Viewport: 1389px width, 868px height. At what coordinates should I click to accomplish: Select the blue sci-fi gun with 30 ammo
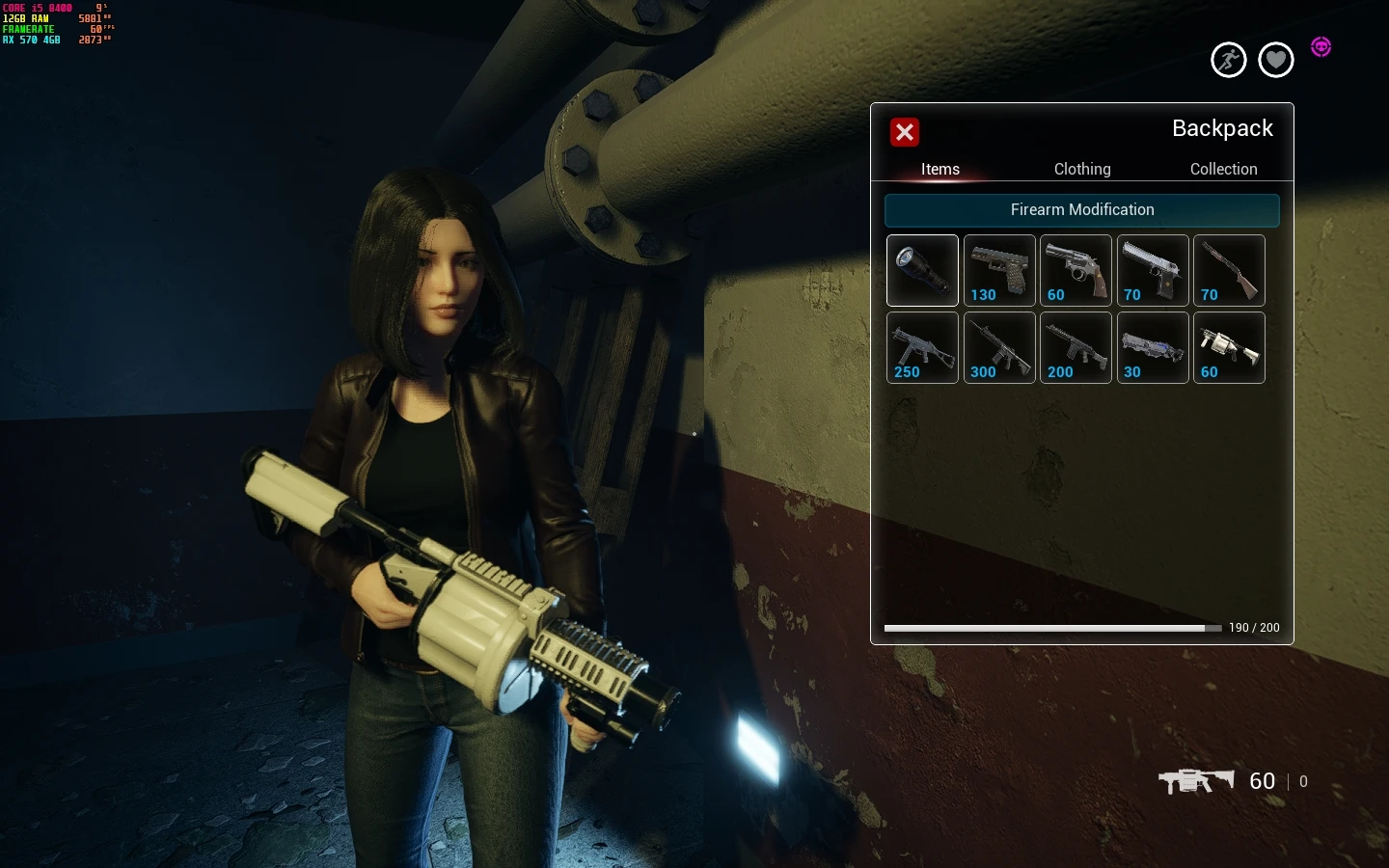click(1153, 347)
